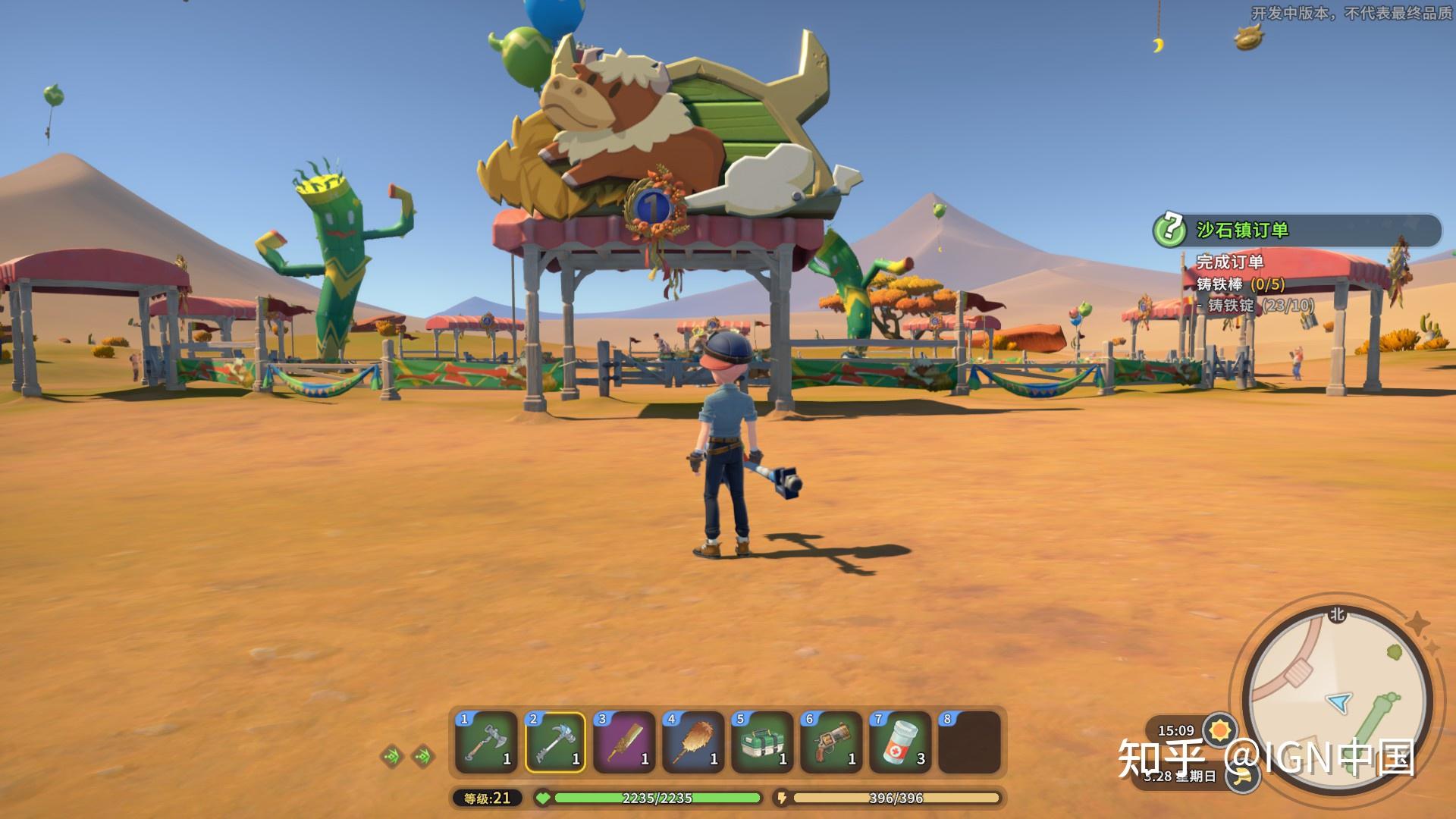Click the season icon beside the date
Screen dimensions: 1456x819
point(1241,777)
